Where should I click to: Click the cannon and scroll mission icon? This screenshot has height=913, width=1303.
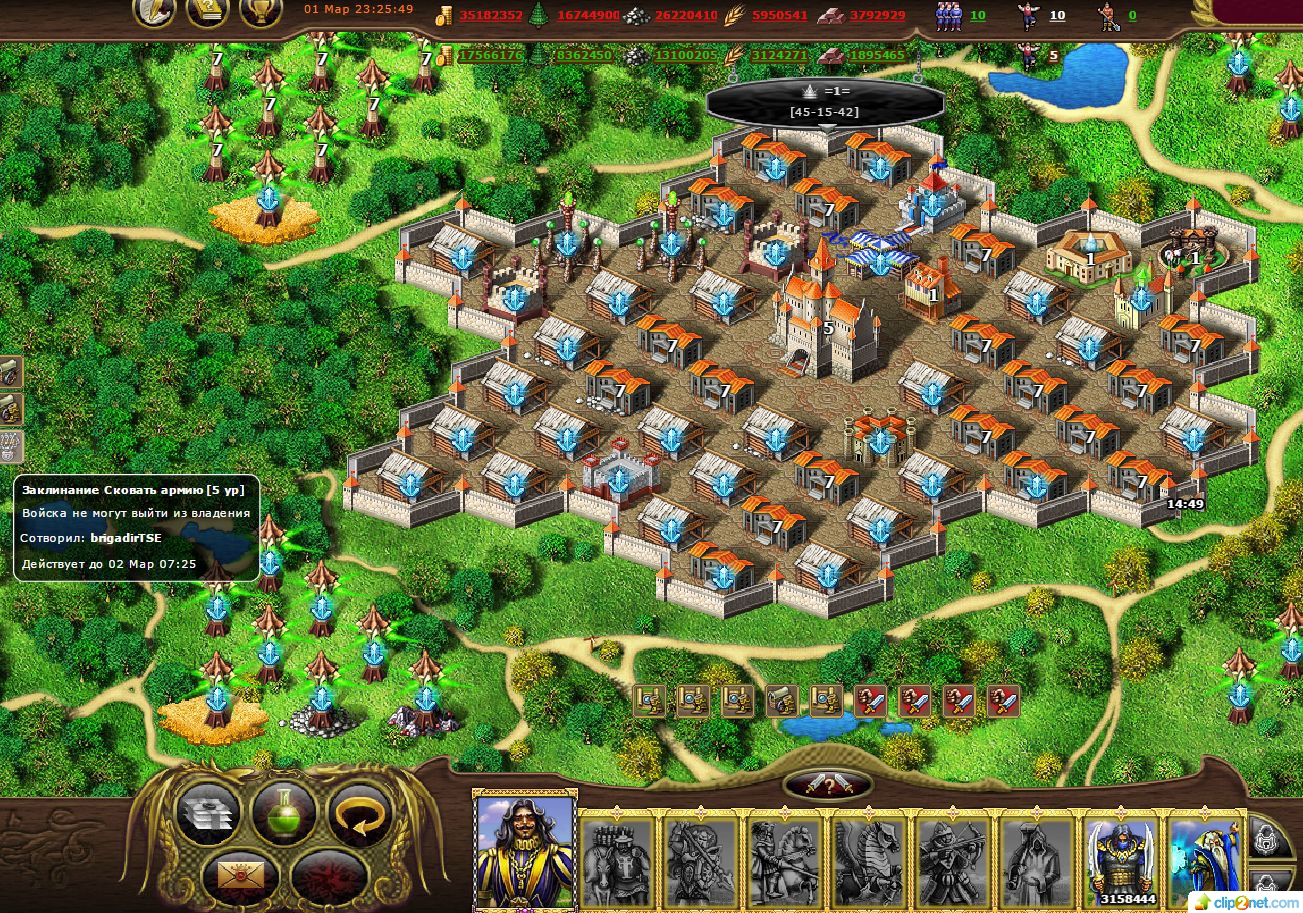(781, 700)
